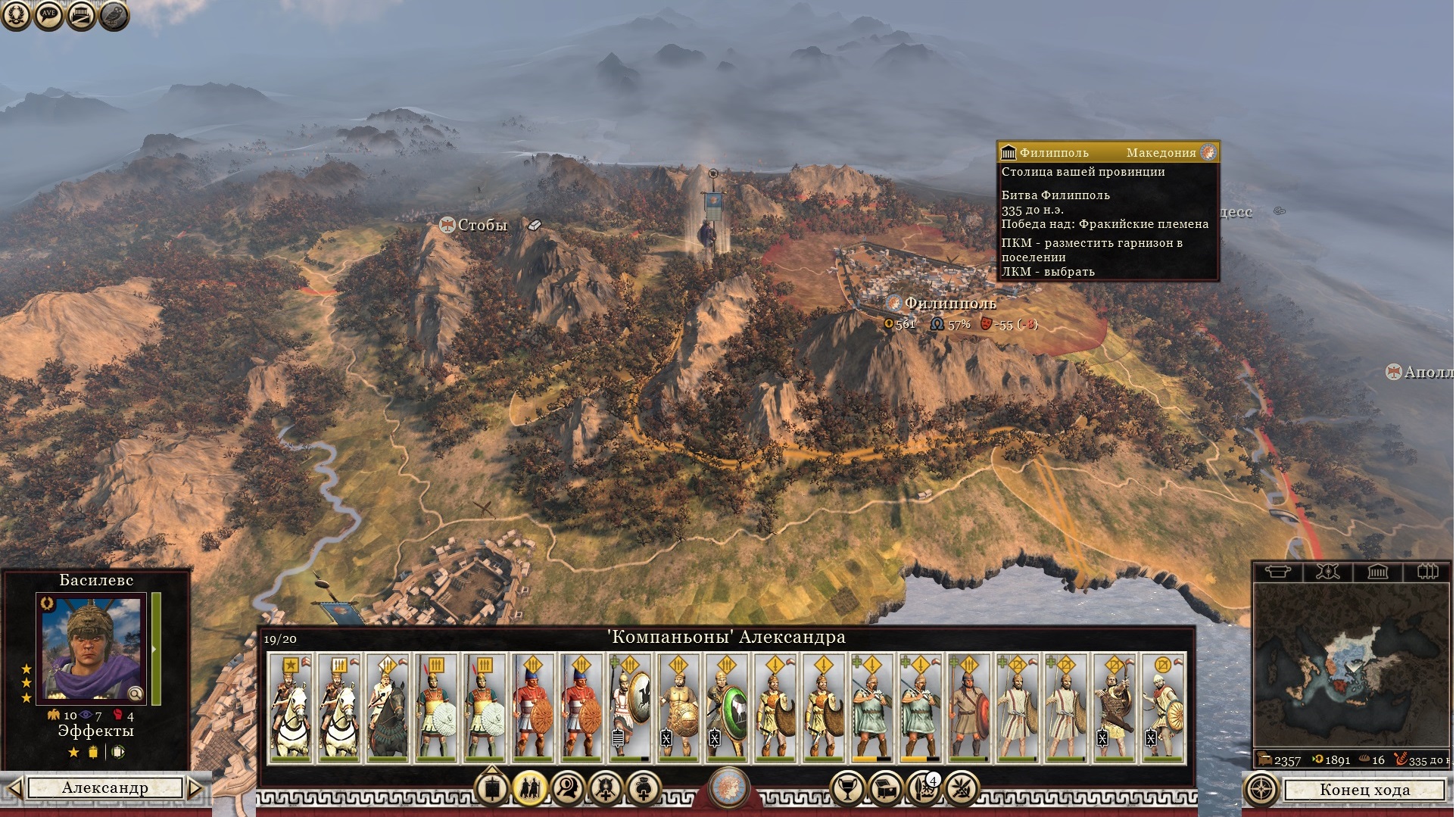End the turn with Конец хода
Viewport: 1456px width, 817px height.
(x=1364, y=790)
